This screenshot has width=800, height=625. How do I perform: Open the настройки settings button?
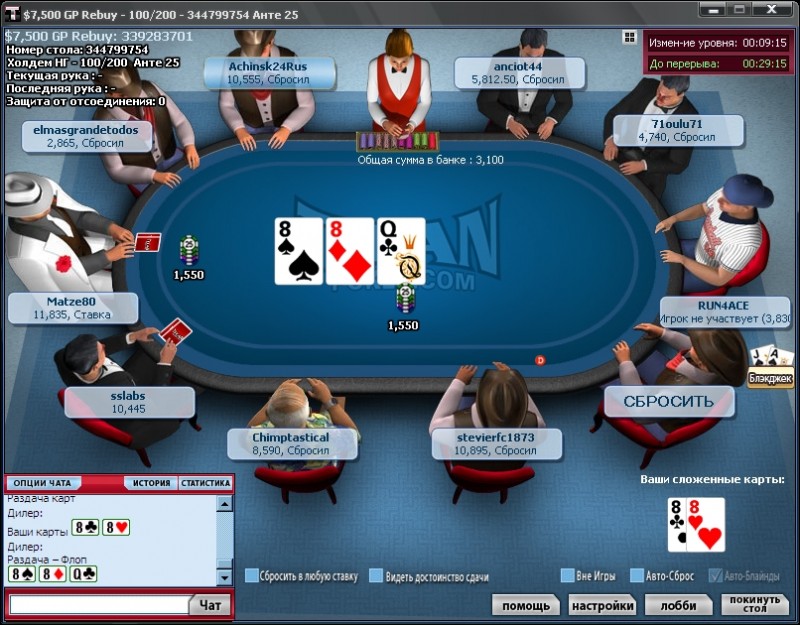coord(602,605)
